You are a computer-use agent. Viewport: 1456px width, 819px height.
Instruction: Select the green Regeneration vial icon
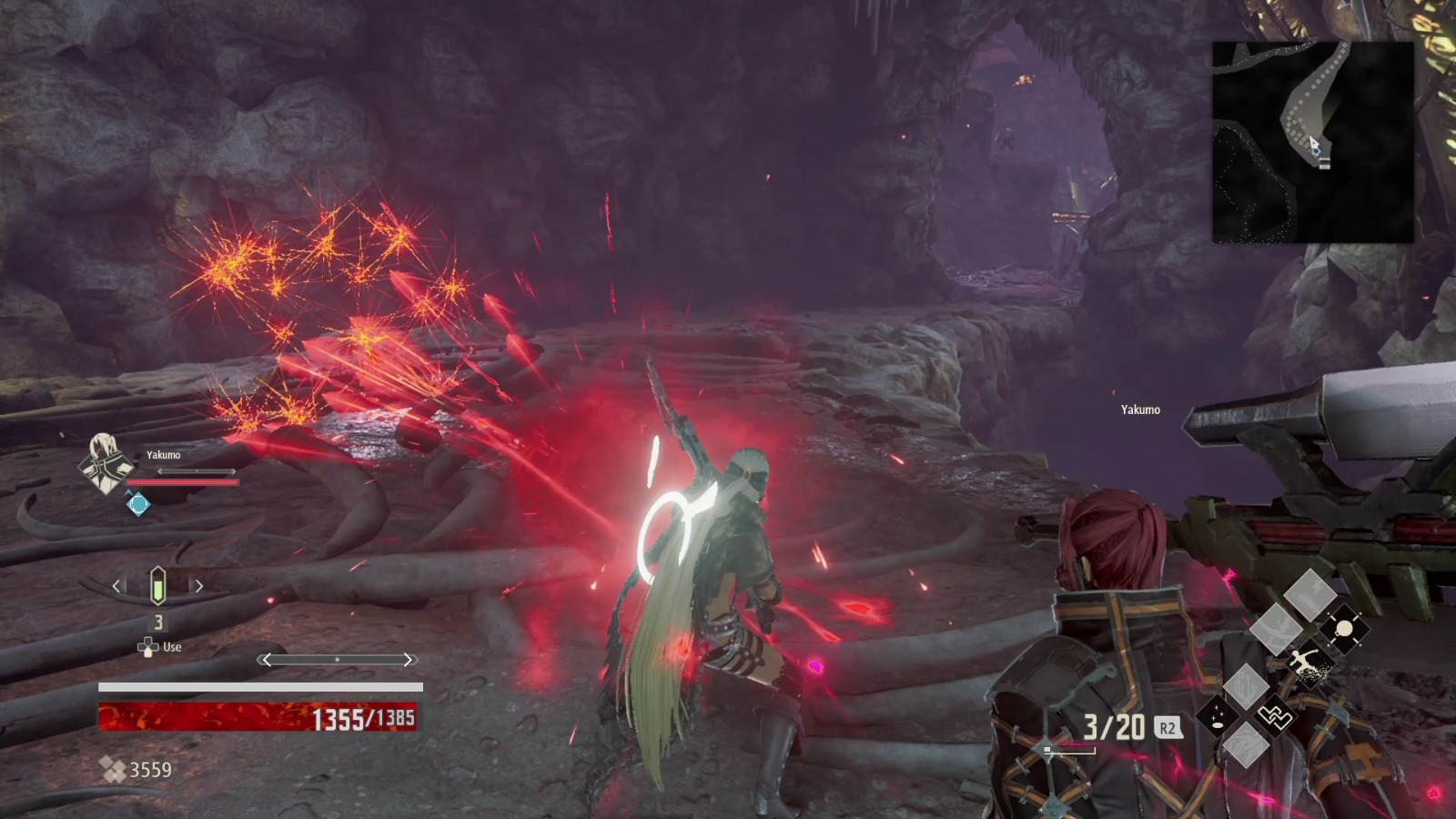click(x=158, y=587)
